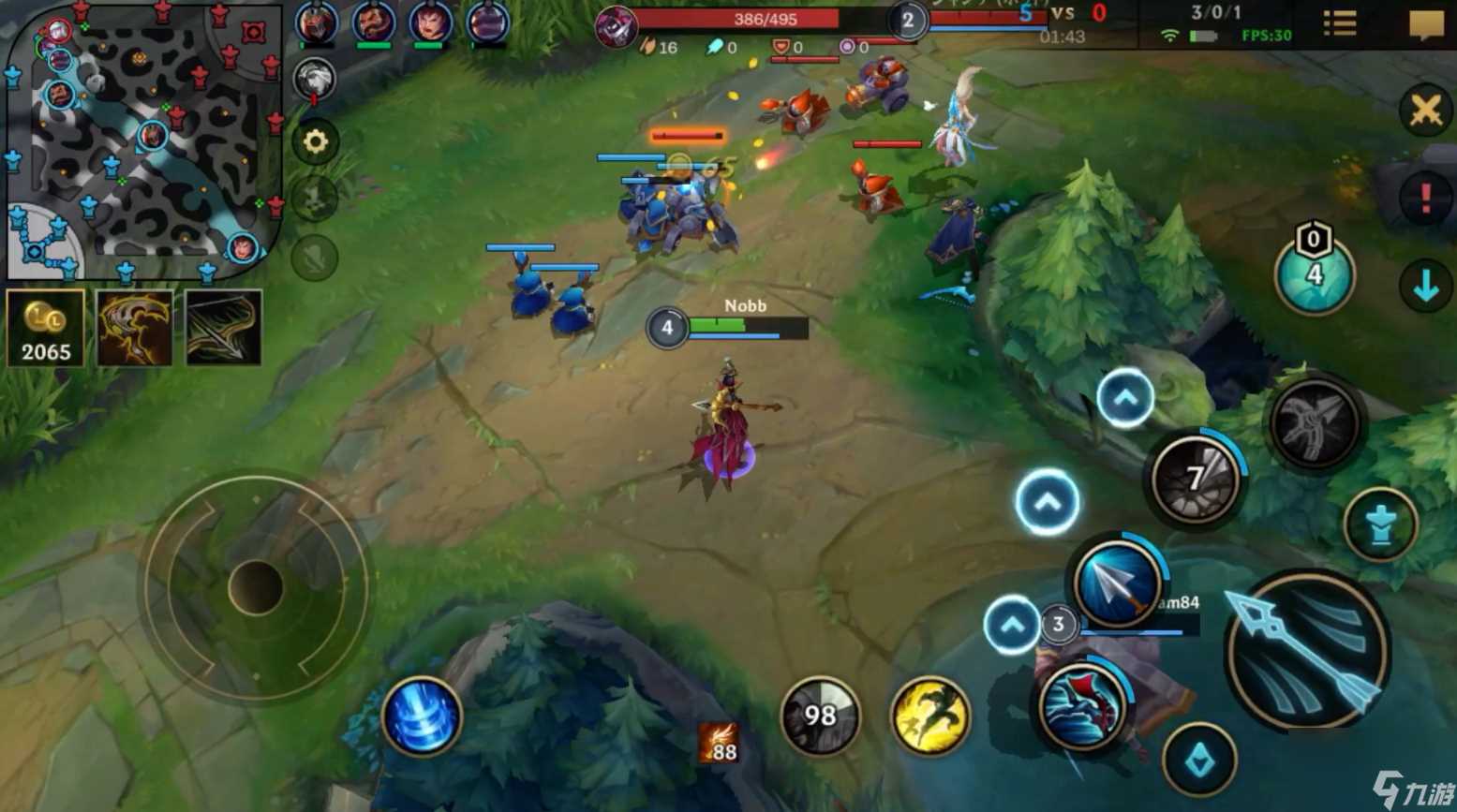Click the minimap

click(x=143, y=142)
